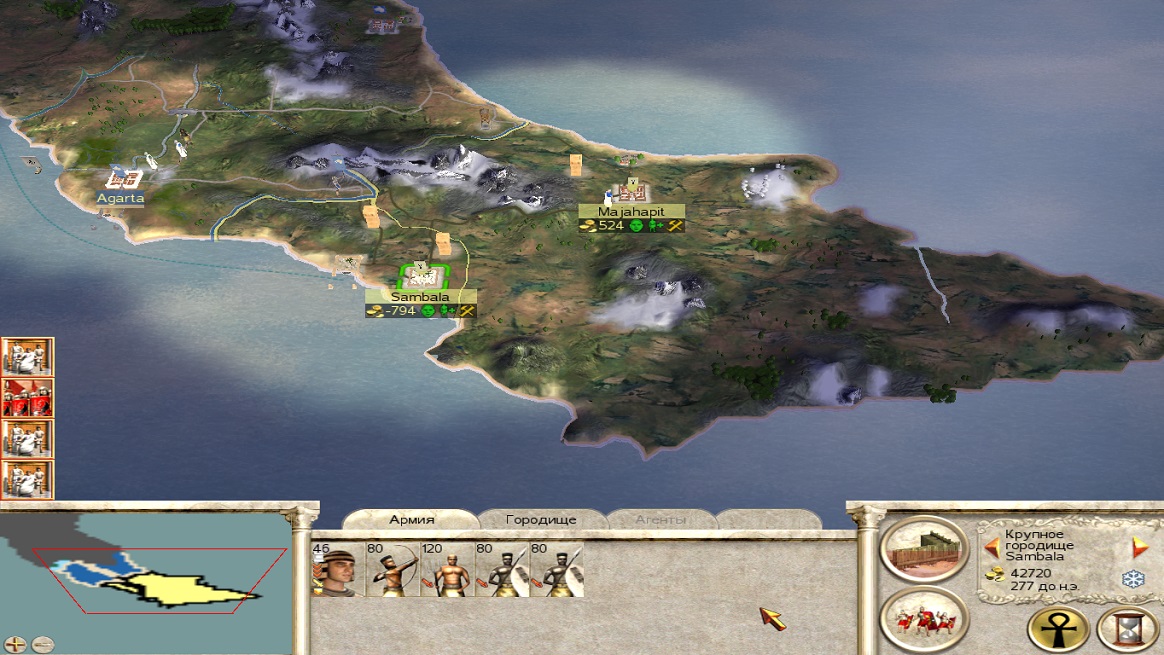End the turn with the hourglass button
The height and width of the screenshot is (655, 1164).
(x=1127, y=630)
